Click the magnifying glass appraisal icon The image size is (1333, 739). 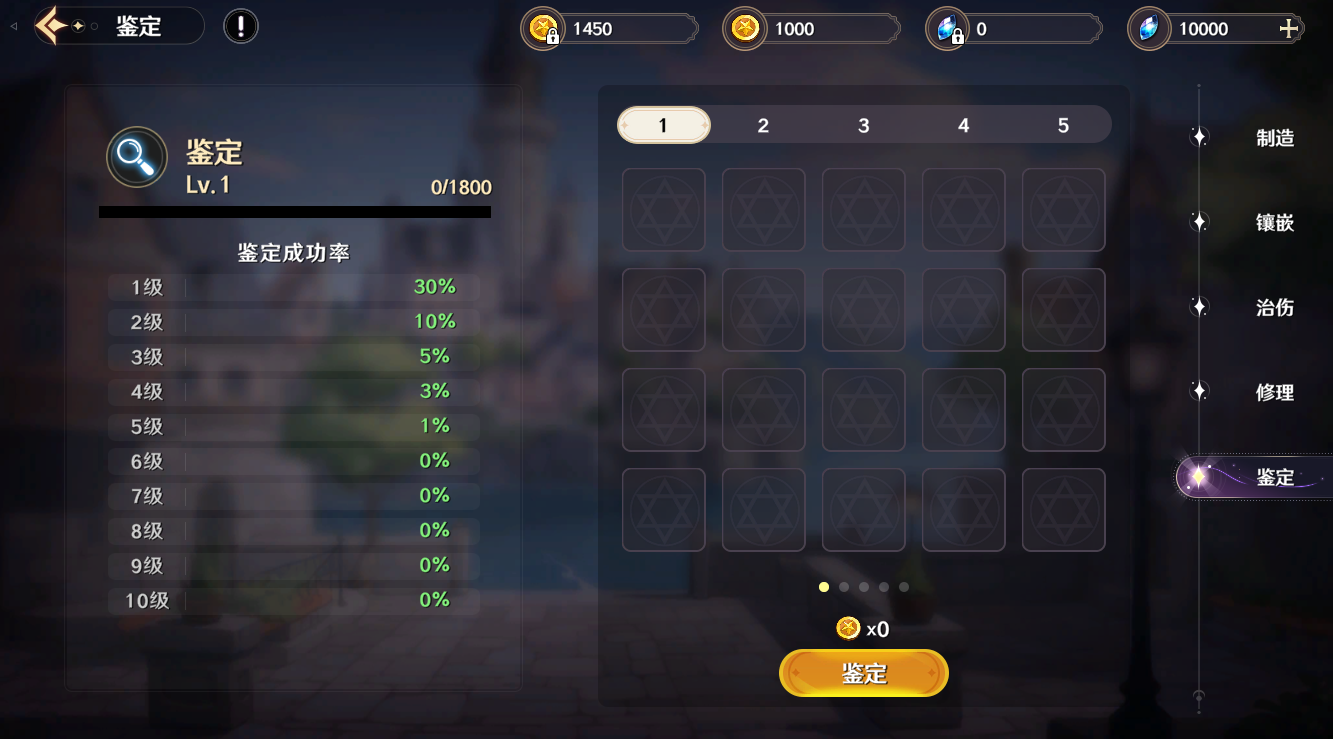[x=136, y=157]
